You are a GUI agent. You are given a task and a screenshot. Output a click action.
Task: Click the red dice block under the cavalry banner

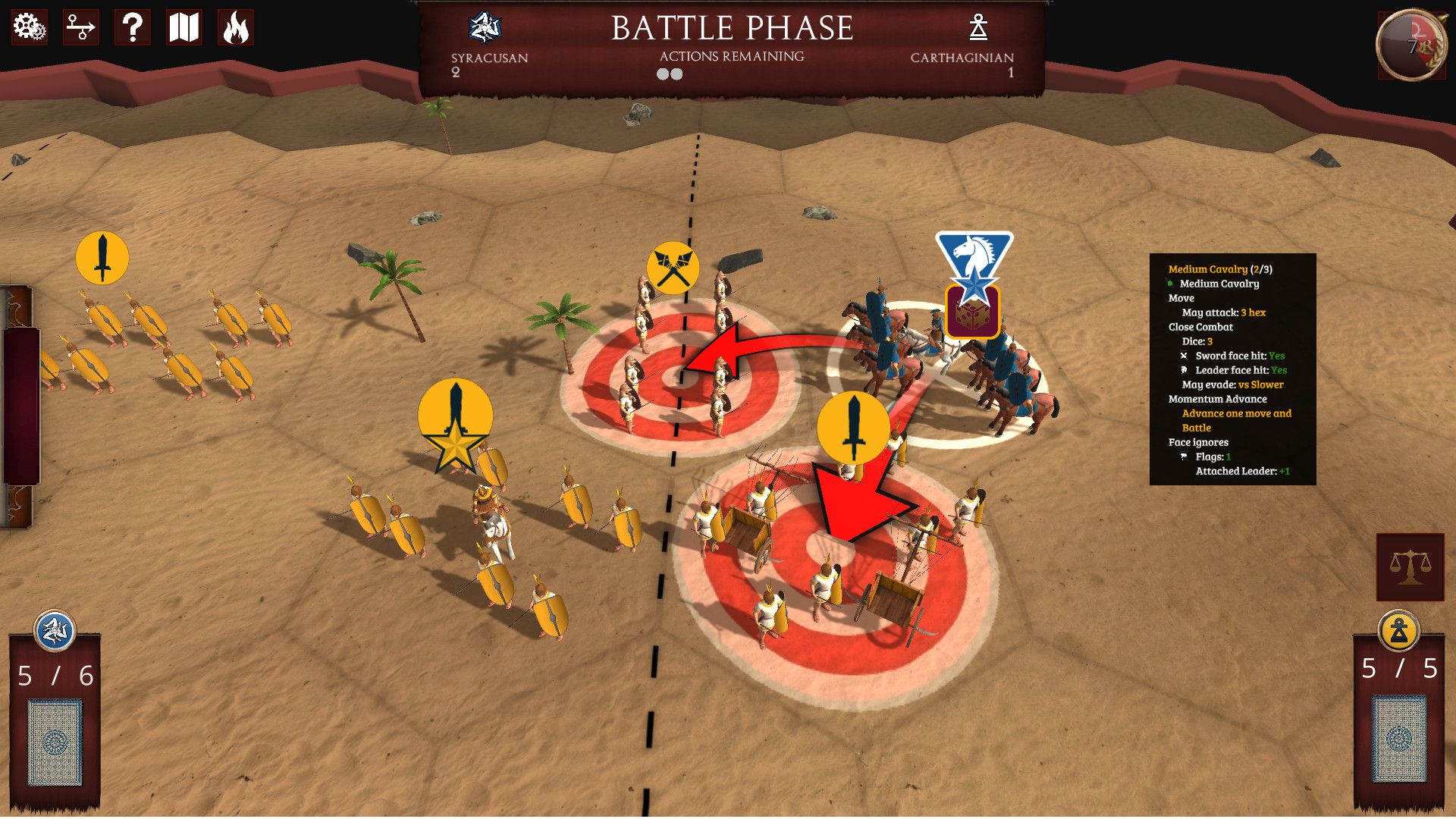click(x=974, y=311)
